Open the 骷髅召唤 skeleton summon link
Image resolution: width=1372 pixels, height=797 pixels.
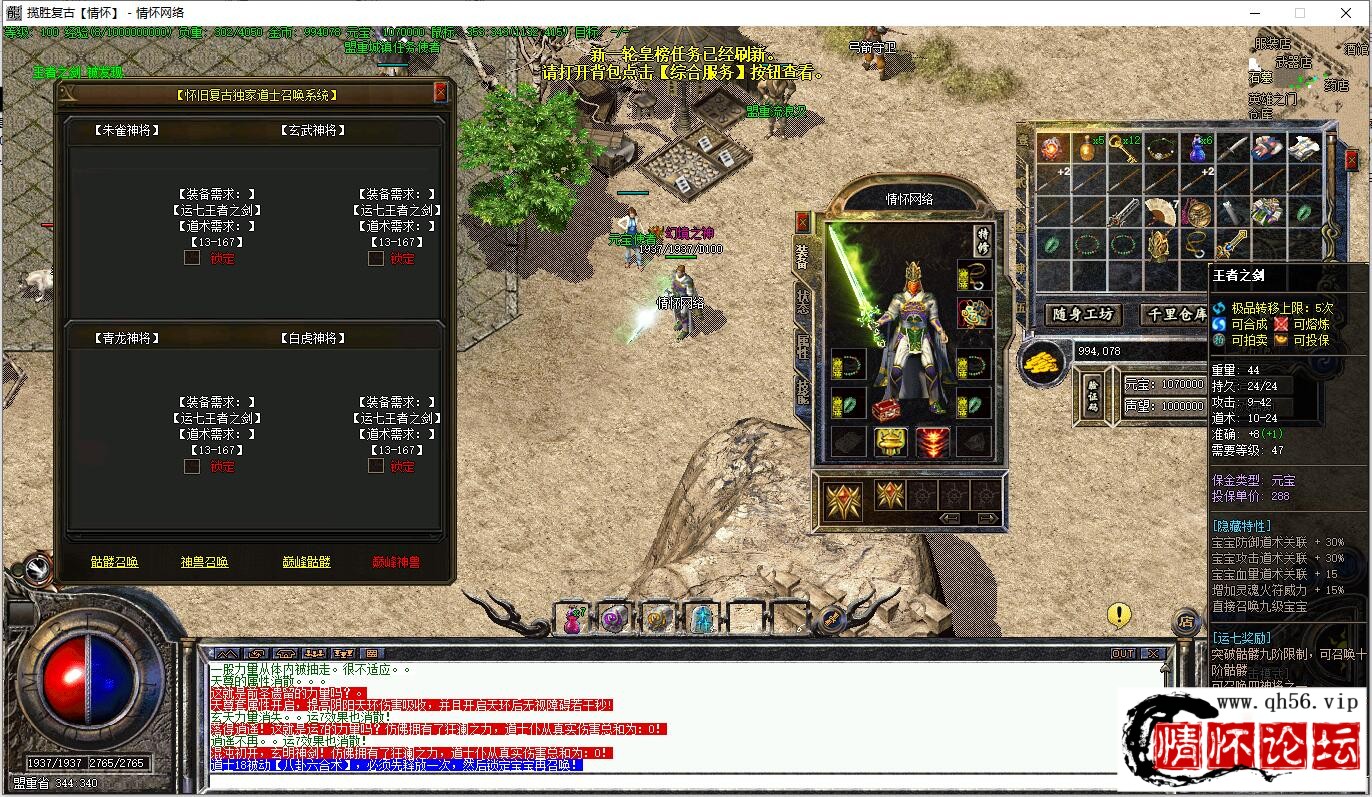click(115, 562)
